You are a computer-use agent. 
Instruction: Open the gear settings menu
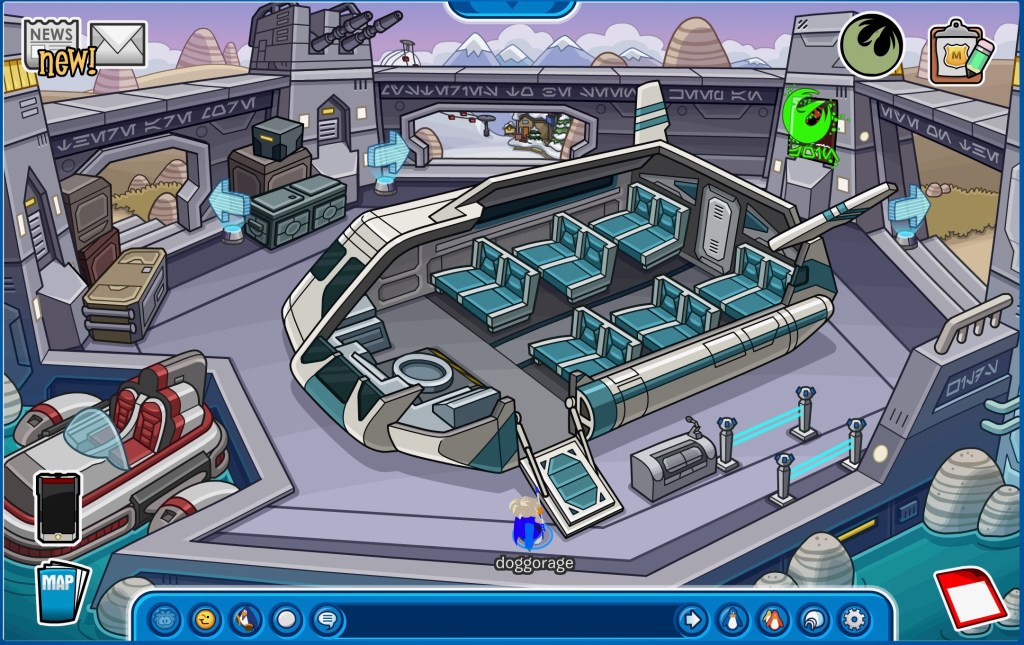tap(854, 620)
